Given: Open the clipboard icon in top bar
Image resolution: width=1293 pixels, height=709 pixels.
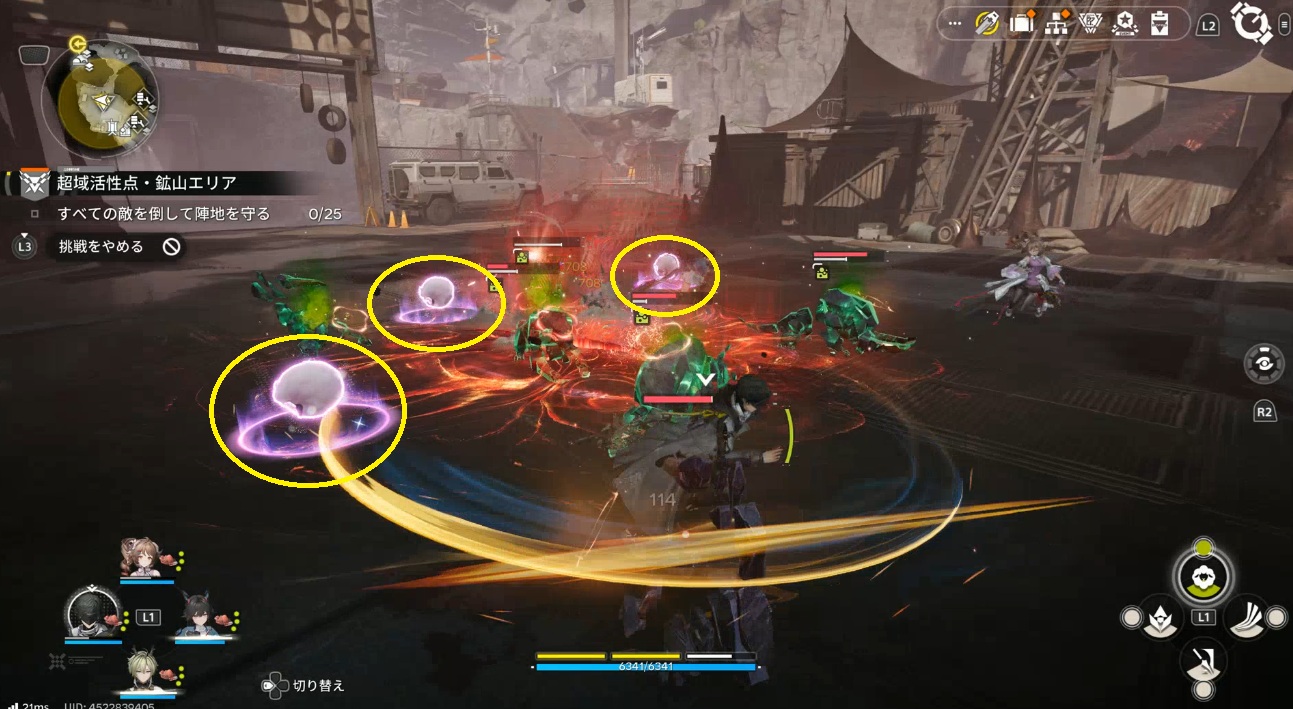Looking at the screenshot, I should 1160,24.
